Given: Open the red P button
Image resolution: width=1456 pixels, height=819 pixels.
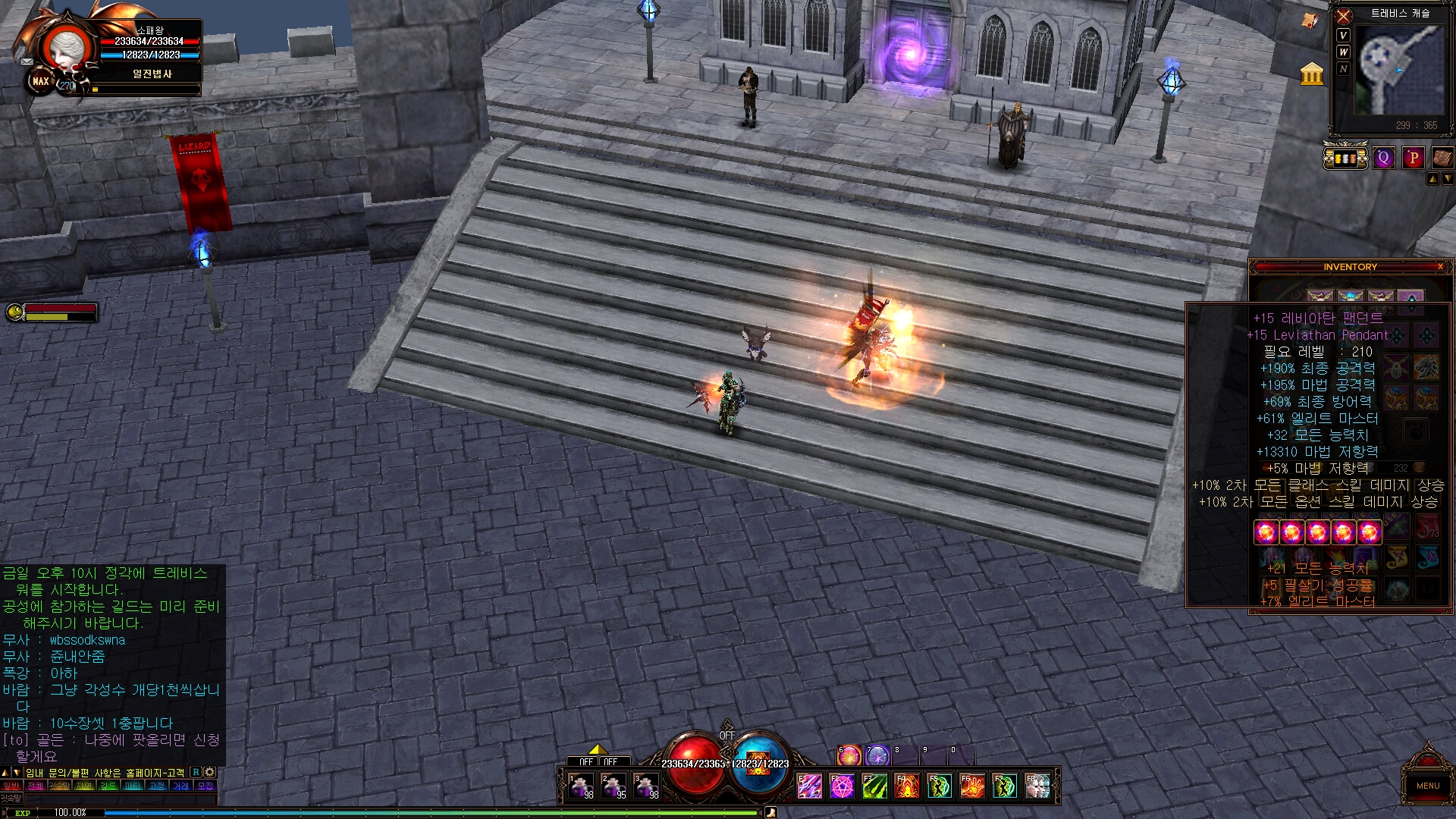Looking at the screenshot, I should 1413,158.
